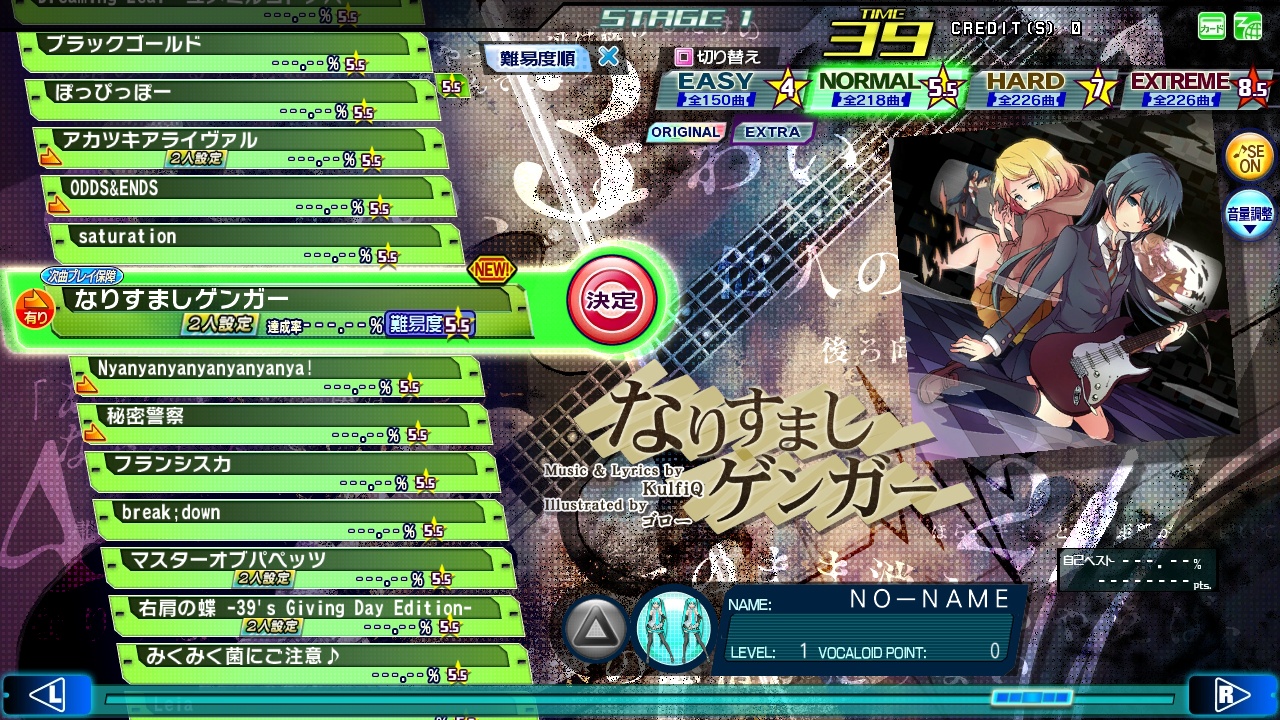Close the 難易度順 sort filter
The height and width of the screenshot is (720, 1280).
pos(608,57)
